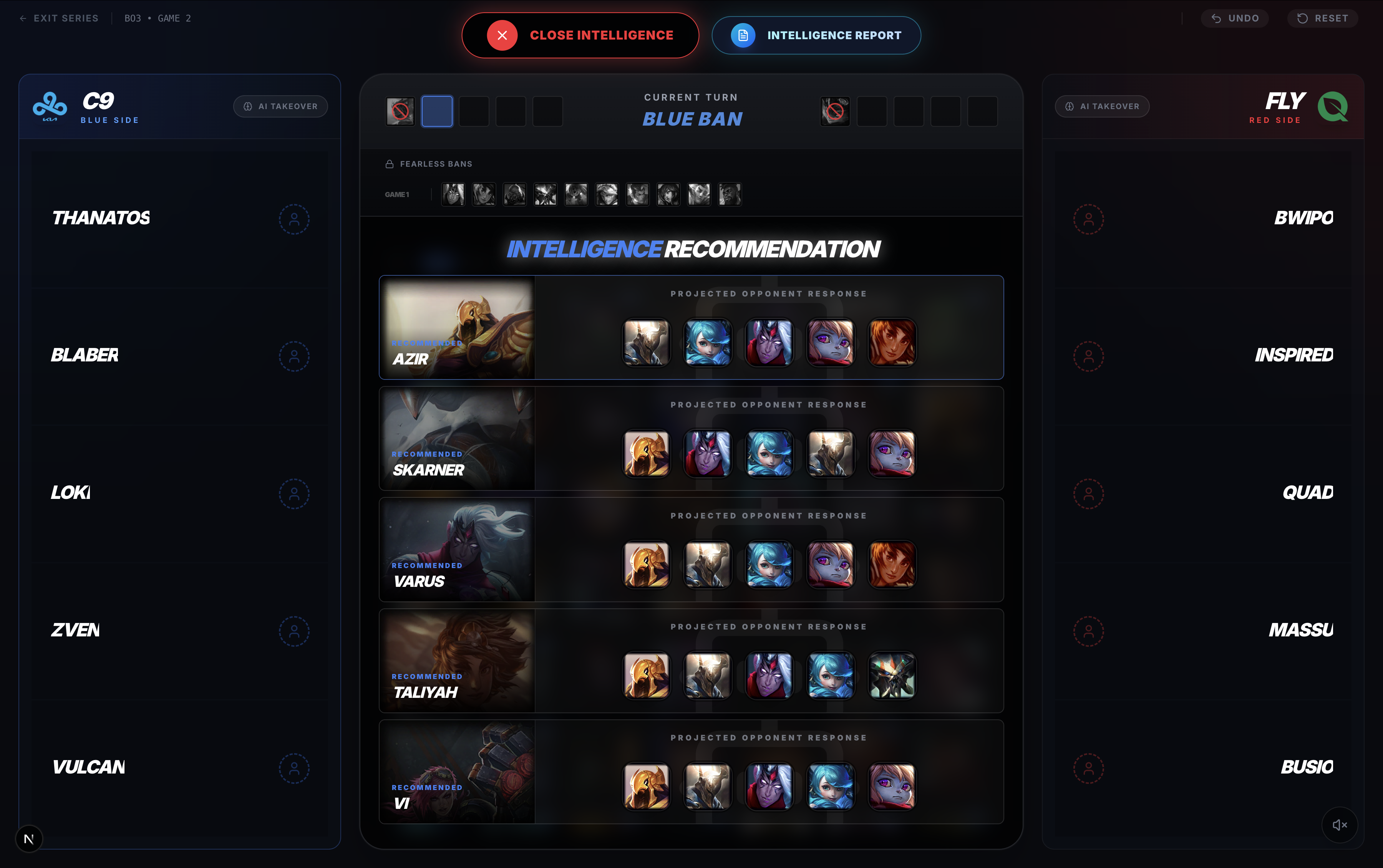1383x868 pixels.
Task: Select Thanatos player slot
Action: pyautogui.click(x=179, y=219)
